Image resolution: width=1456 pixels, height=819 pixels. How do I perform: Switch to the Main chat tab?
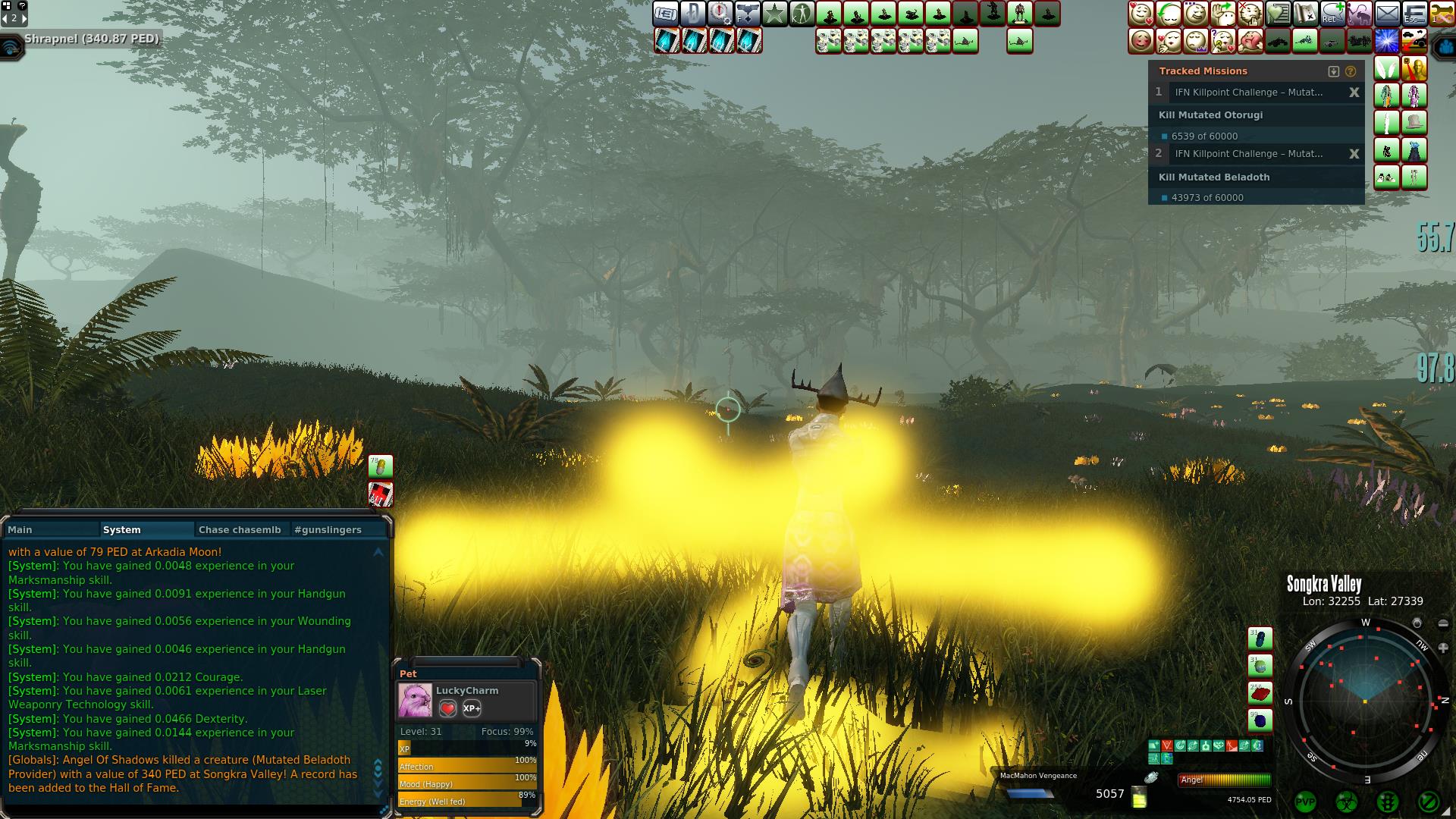(20, 529)
